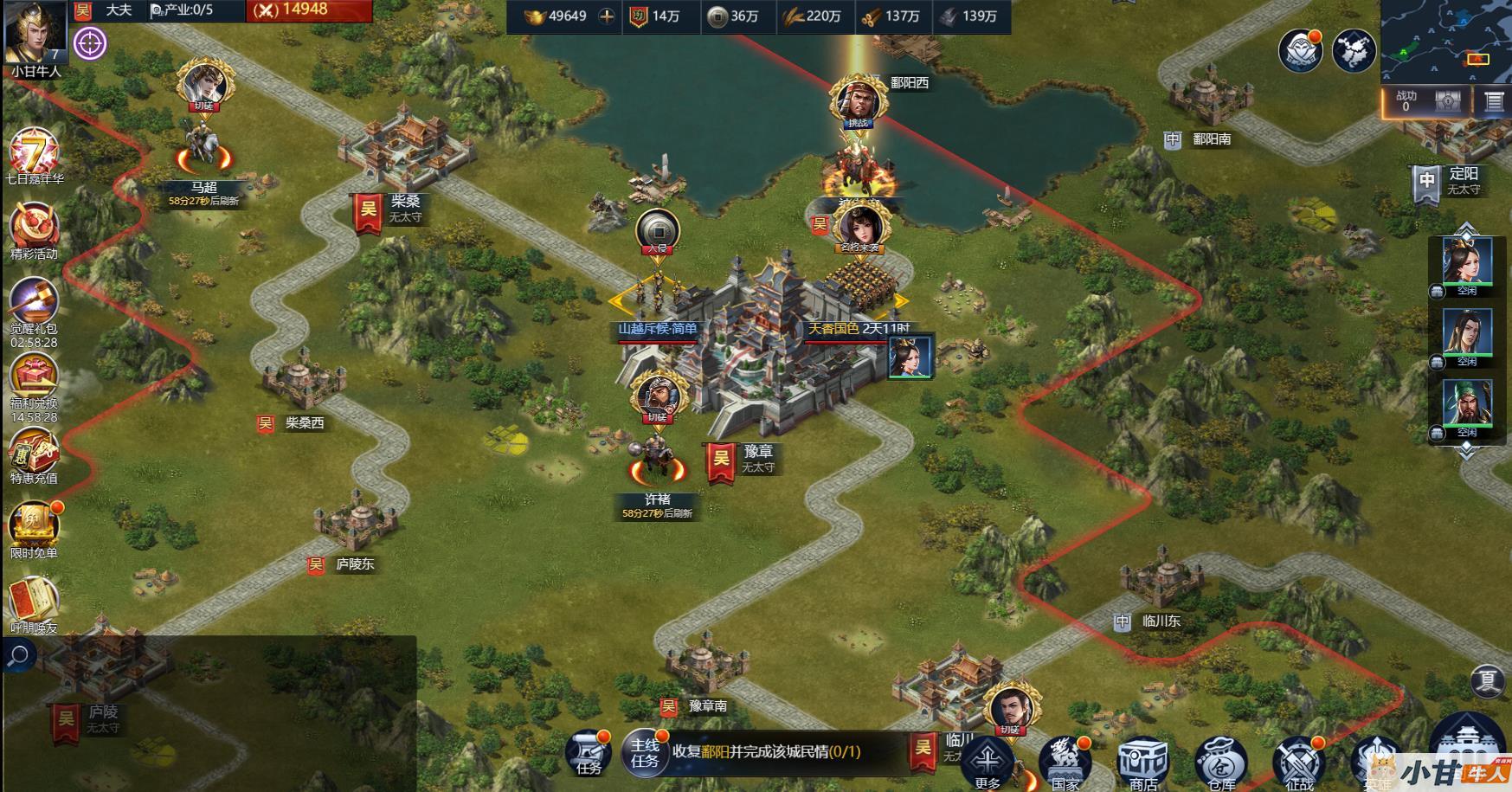Select the 主线任务 main quest tracker

coord(645,752)
